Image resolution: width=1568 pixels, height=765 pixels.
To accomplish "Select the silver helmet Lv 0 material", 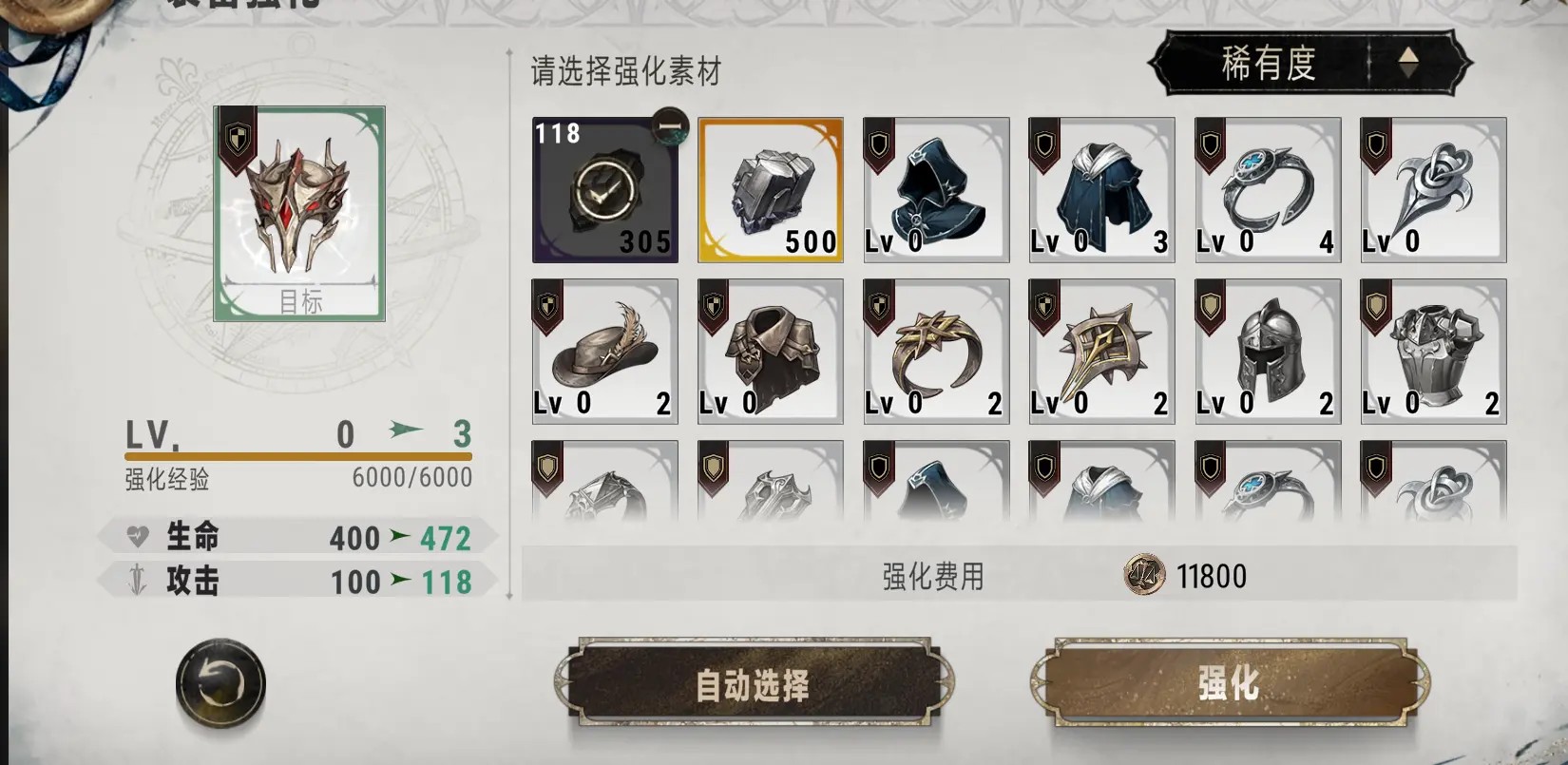I will pos(1267,351).
